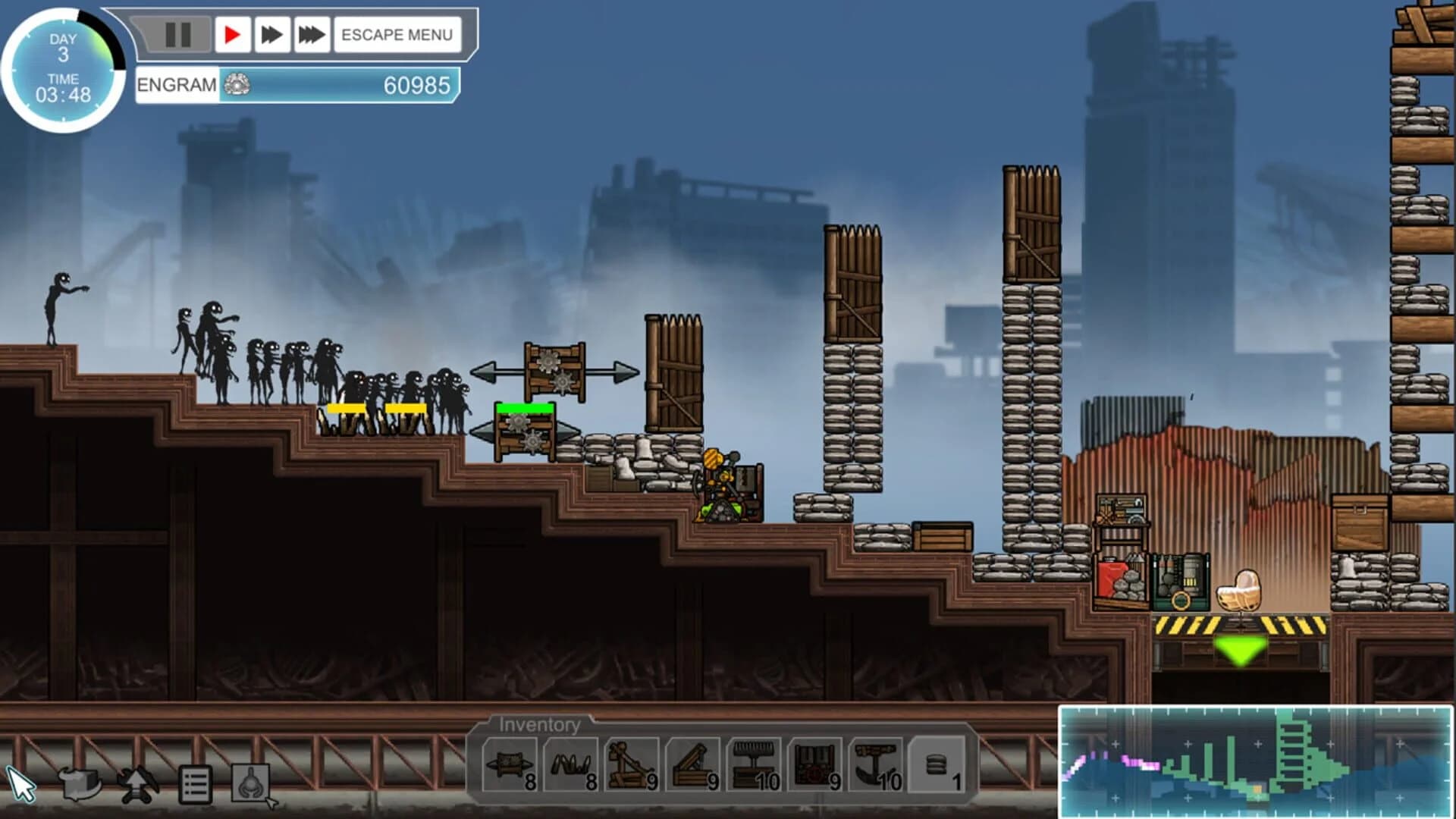Screen dimensions: 1456x819
Task: Click the green health bar above the gear trap
Action: coord(523,408)
